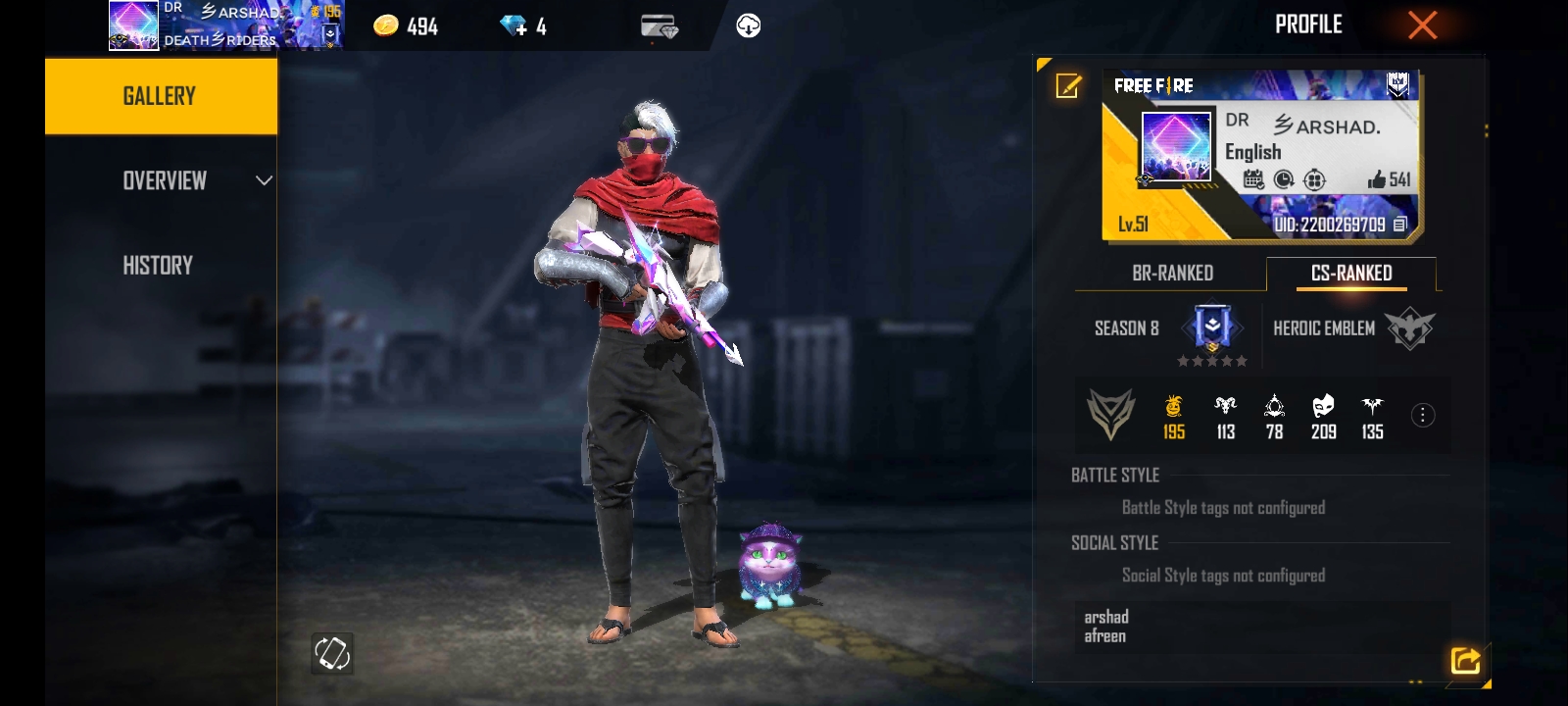Click the round download icon in top bar
The height and width of the screenshot is (706, 1568).
pyautogui.click(x=749, y=25)
